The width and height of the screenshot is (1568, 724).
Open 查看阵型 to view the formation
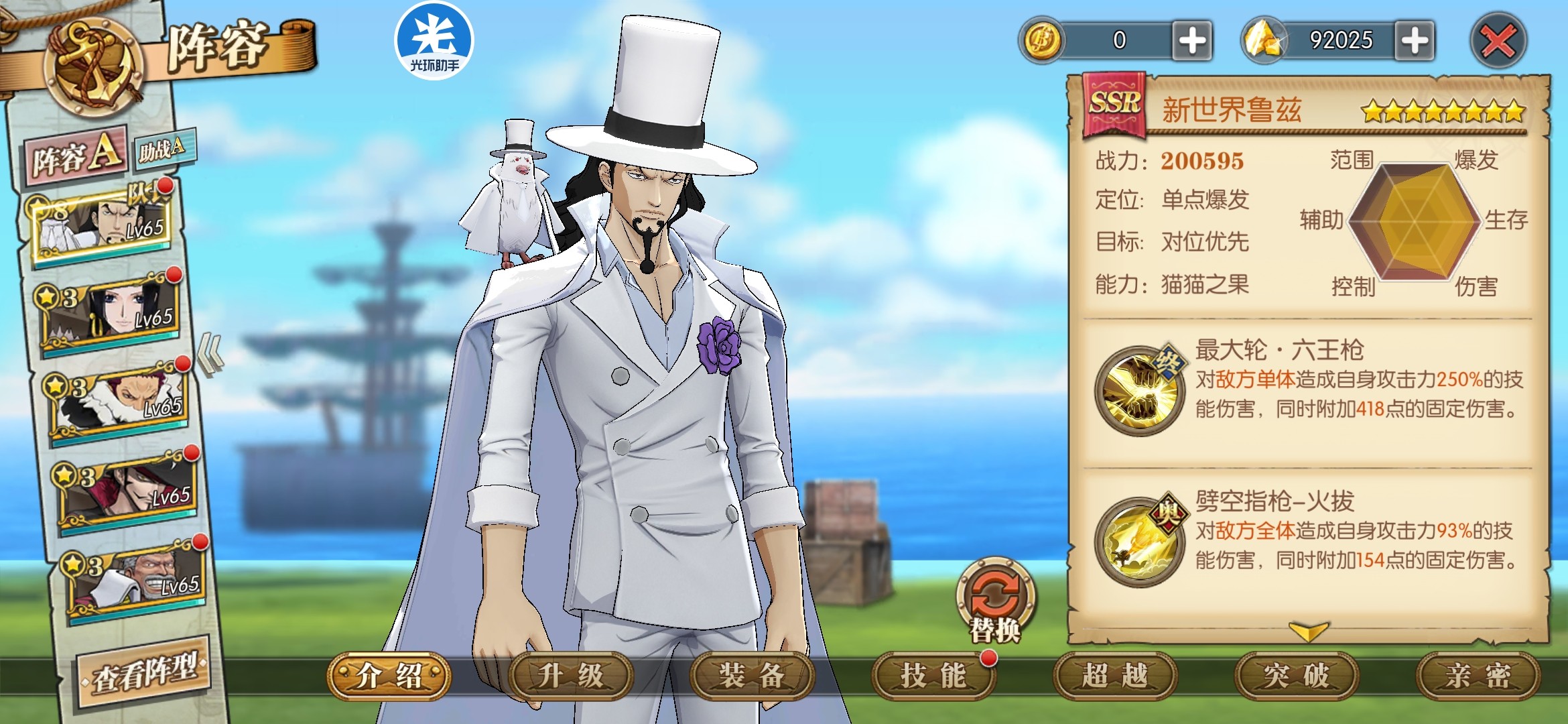point(144,673)
